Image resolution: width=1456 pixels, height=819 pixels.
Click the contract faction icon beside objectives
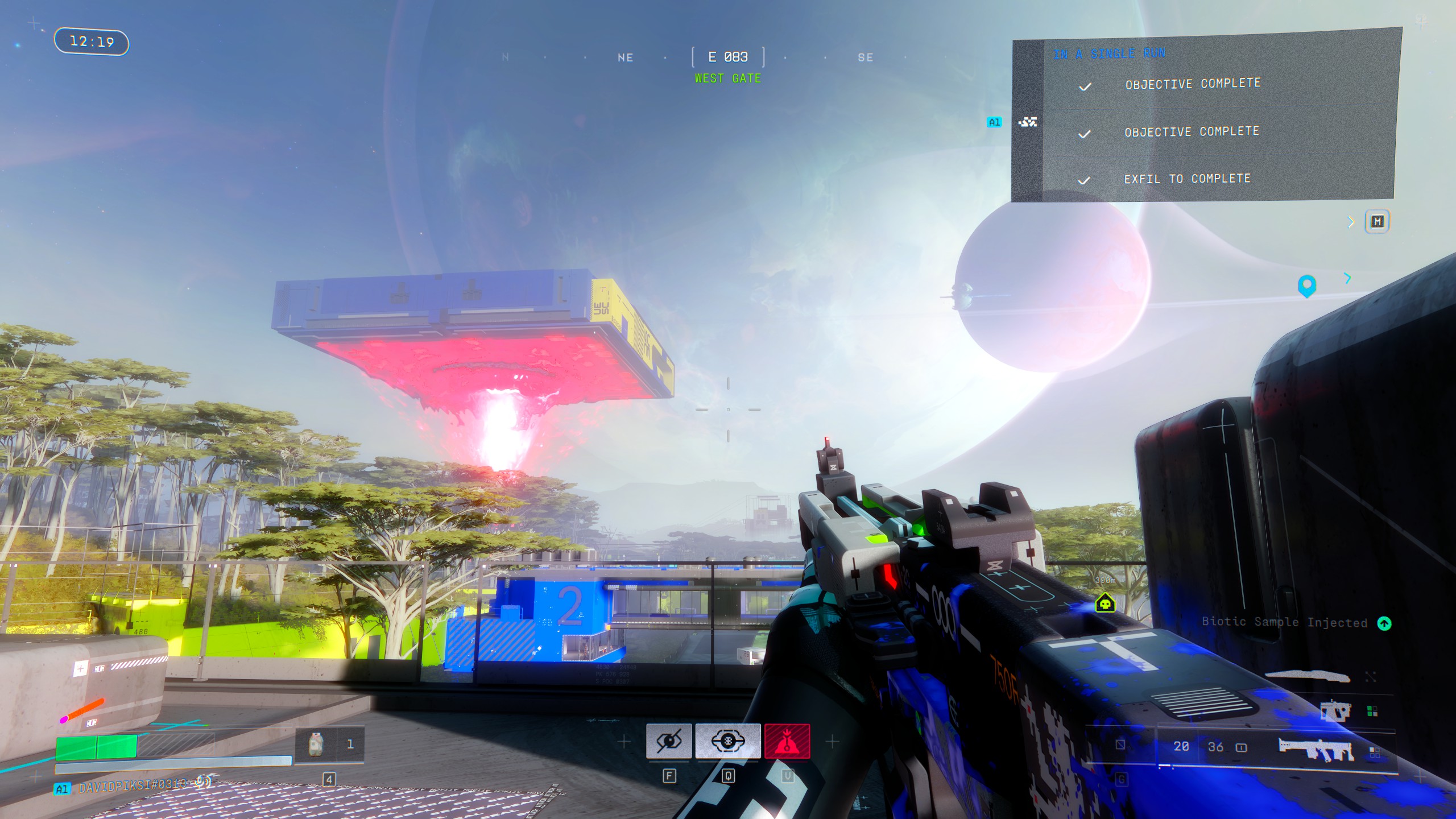point(1028,122)
